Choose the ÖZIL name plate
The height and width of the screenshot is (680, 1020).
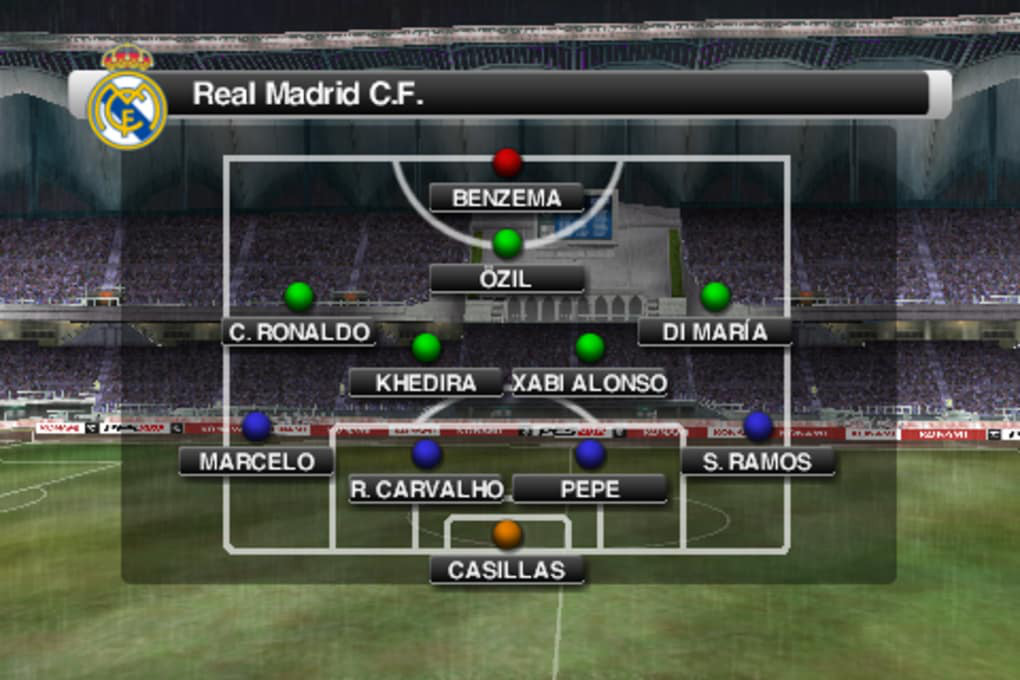[507, 279]
